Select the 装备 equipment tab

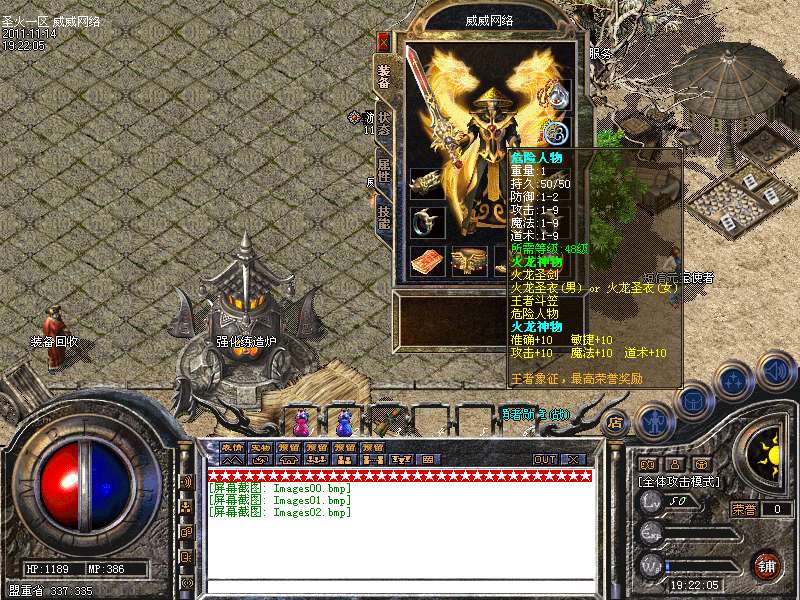click(384, 75)
